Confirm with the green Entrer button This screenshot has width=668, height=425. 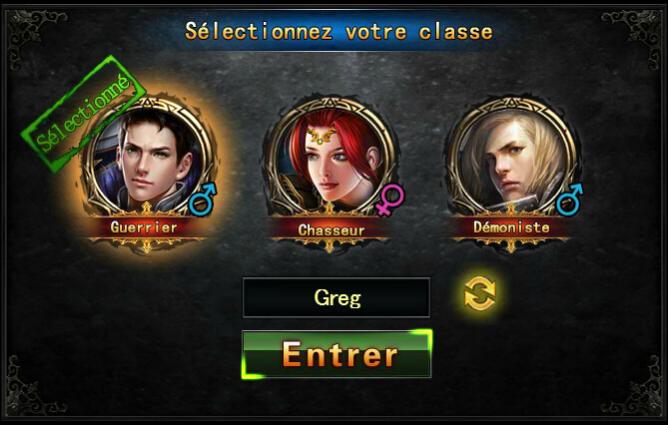337,354
